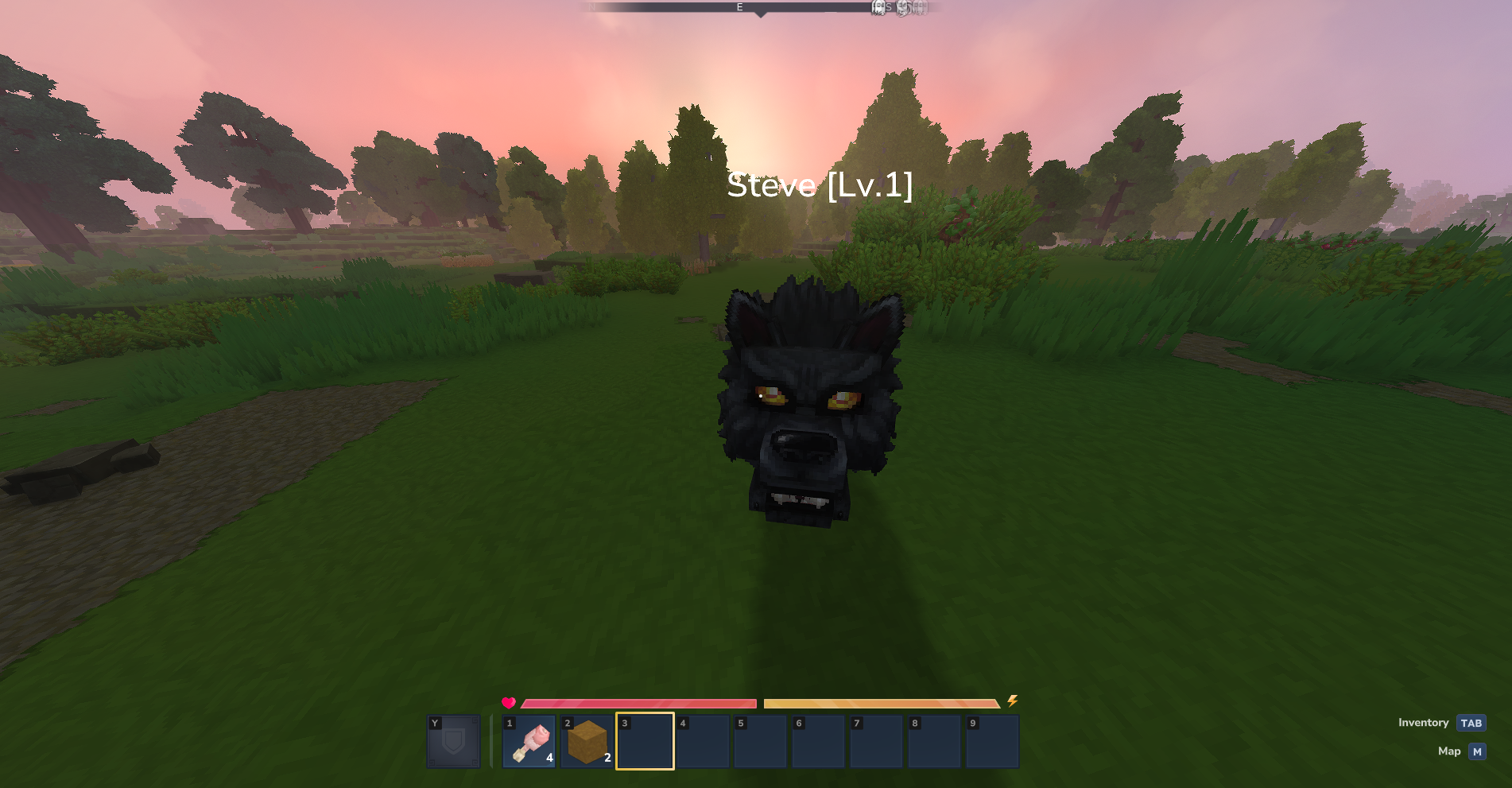Select the raw meat item in hotbar slot 1
Viewport: 1512px width, 788px height.
(x=529, y=741)
